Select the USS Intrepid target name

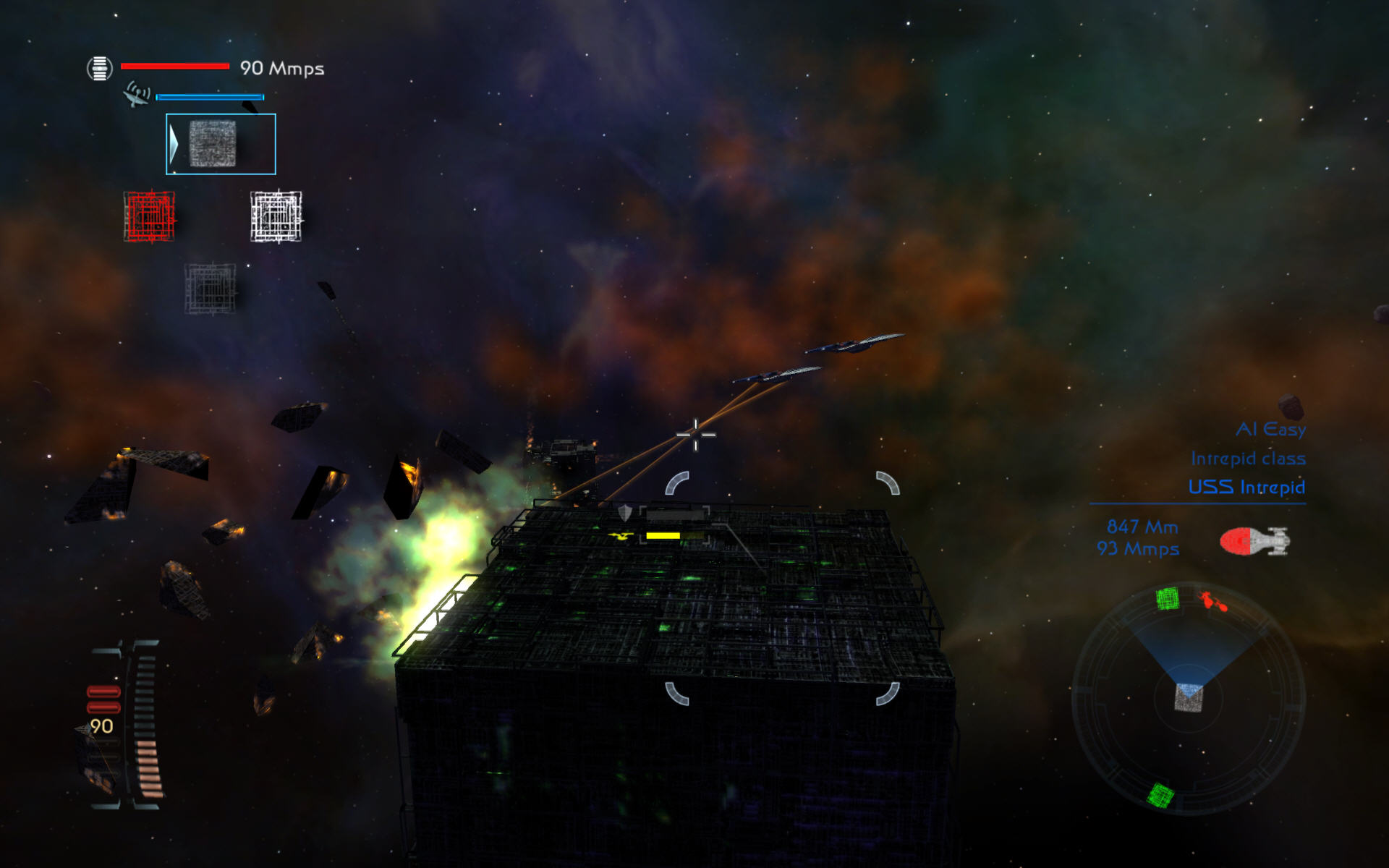(x=1246, y=487)
